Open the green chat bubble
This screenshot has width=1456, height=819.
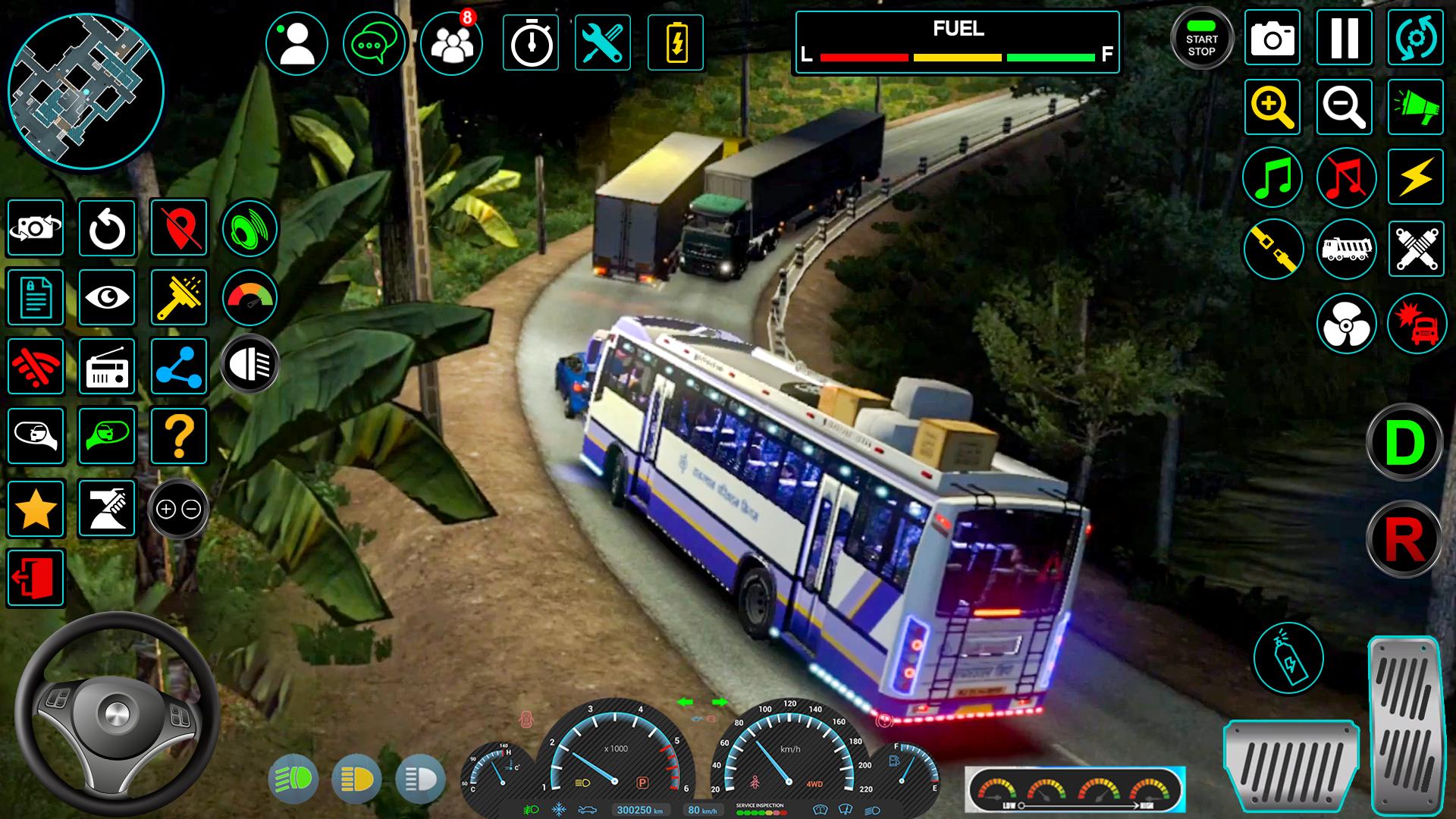point(375,43)
